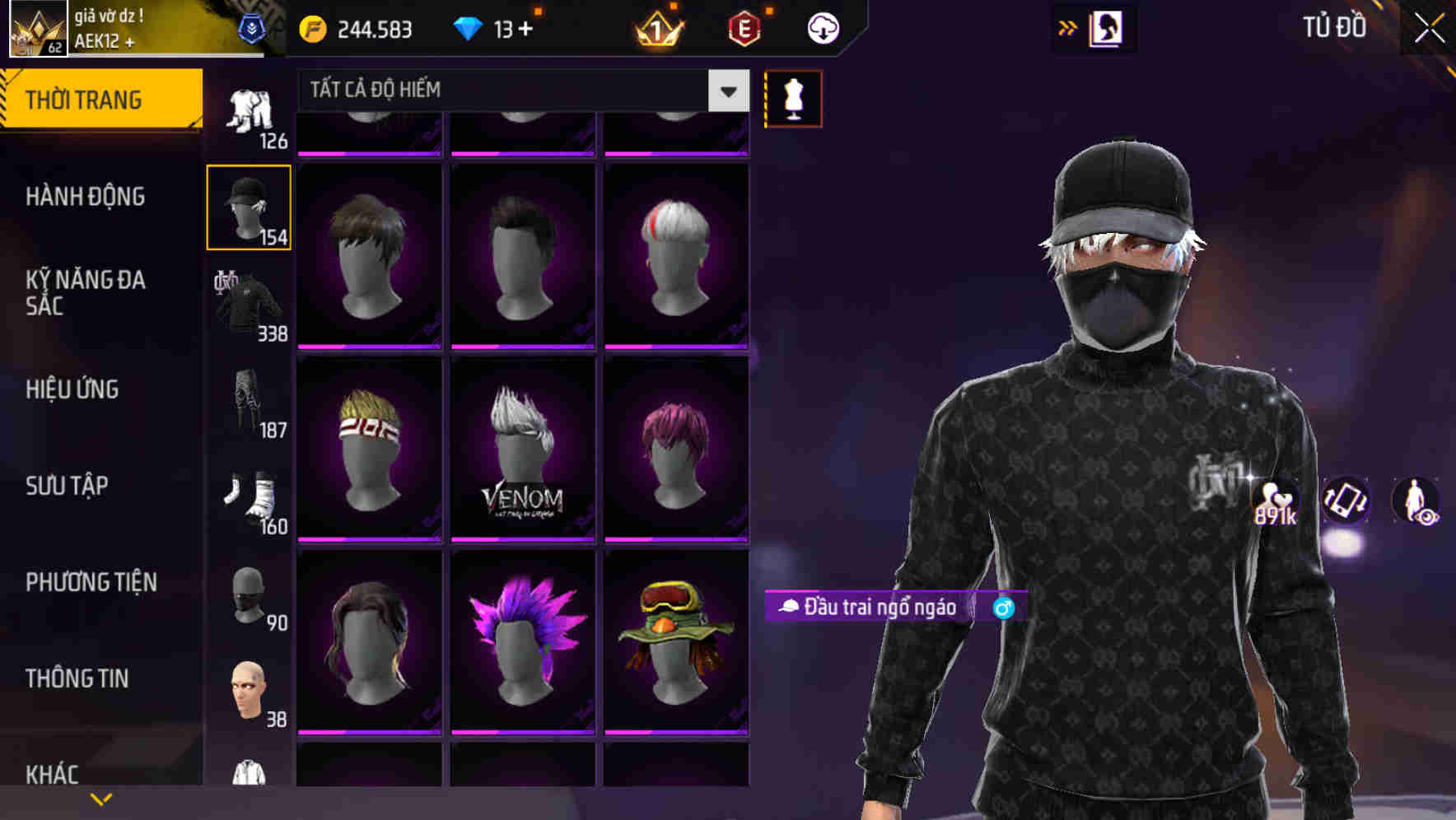Collapse the panel with the double-arrow chevron
The image size is (1456, 820).
tap(1069, 27)
